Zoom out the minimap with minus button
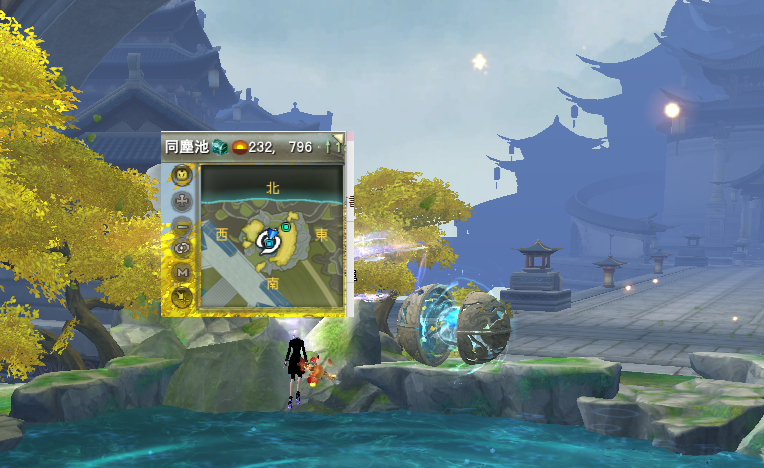The image size is (764, 468). pos(182,225)
